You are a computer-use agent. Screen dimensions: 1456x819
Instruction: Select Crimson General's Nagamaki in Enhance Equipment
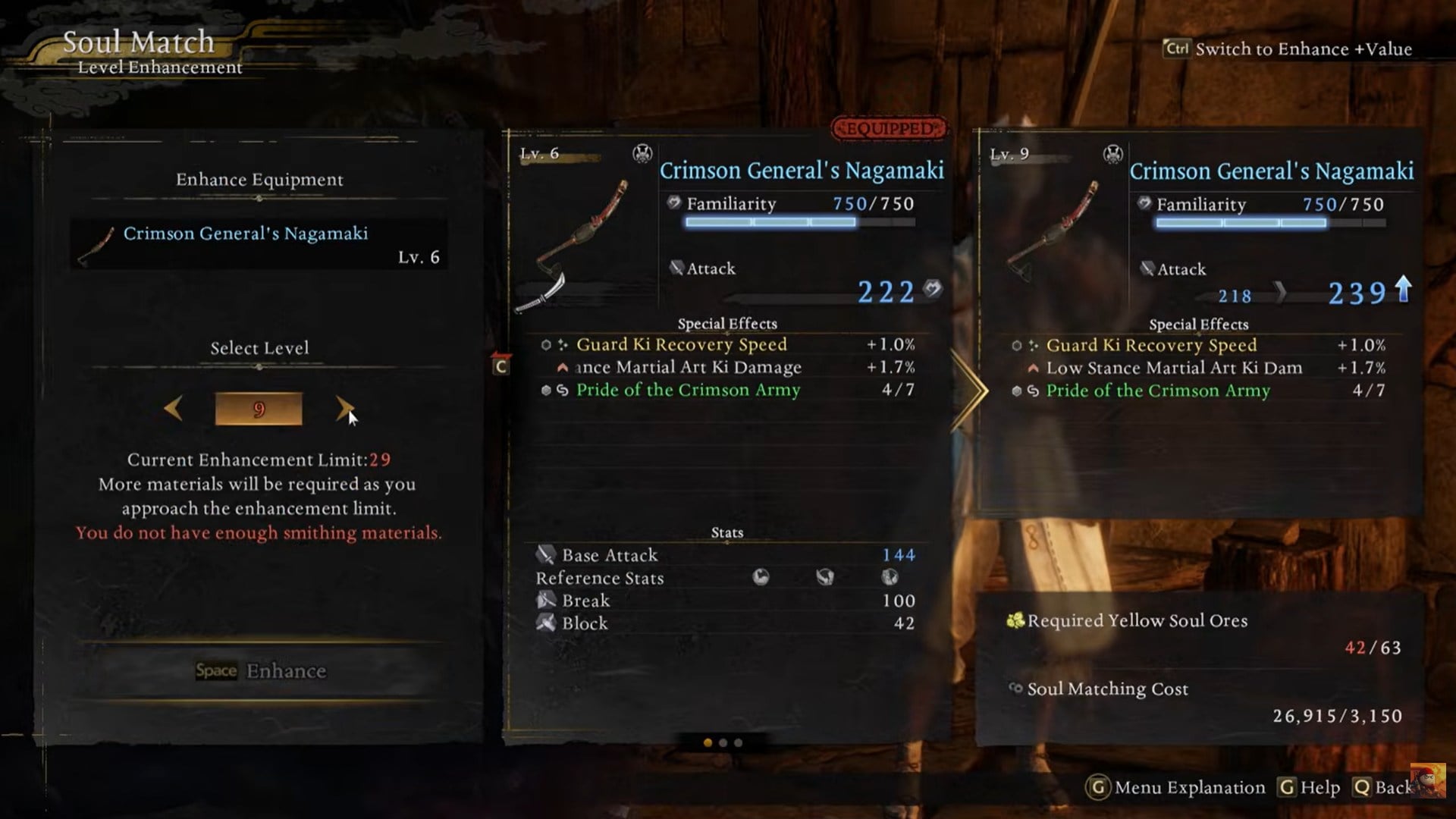point(259,244)
